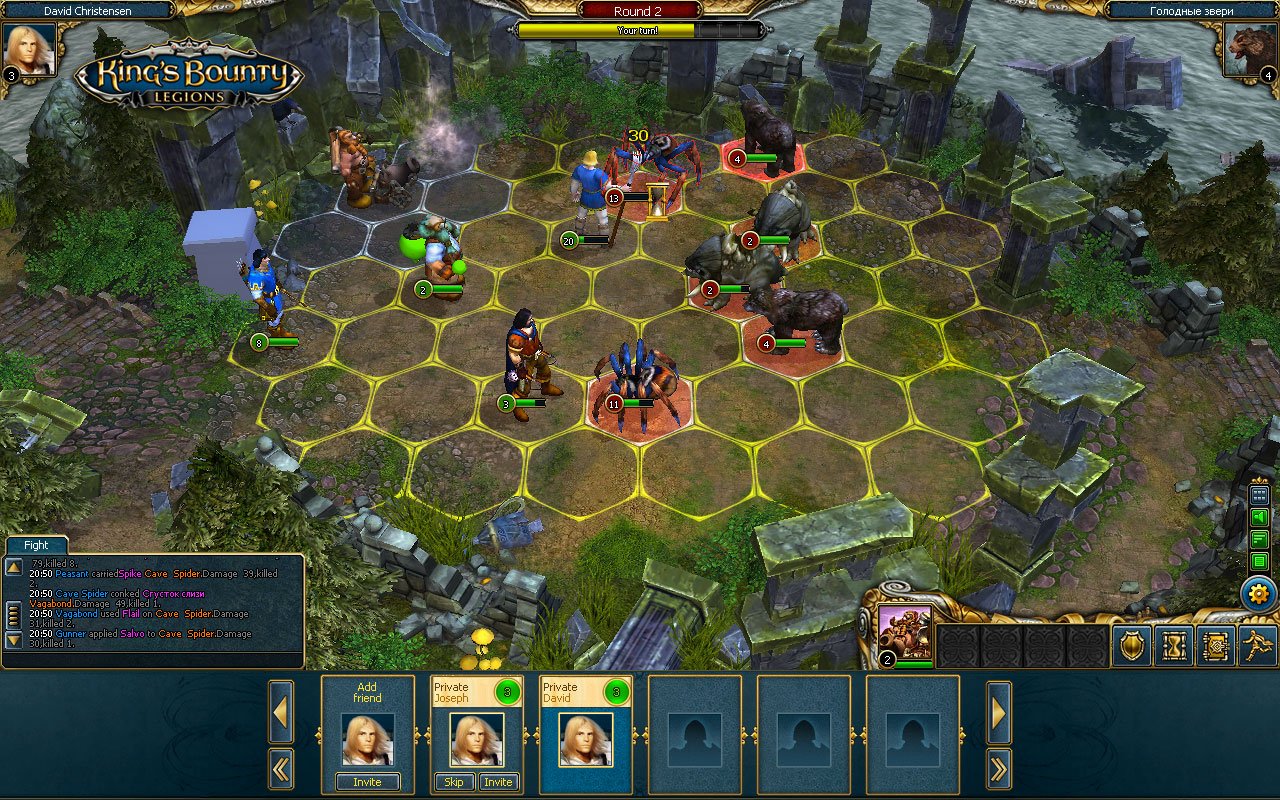
Task: Toggle David Christensen's hero portrait
Action: (31, 48)
